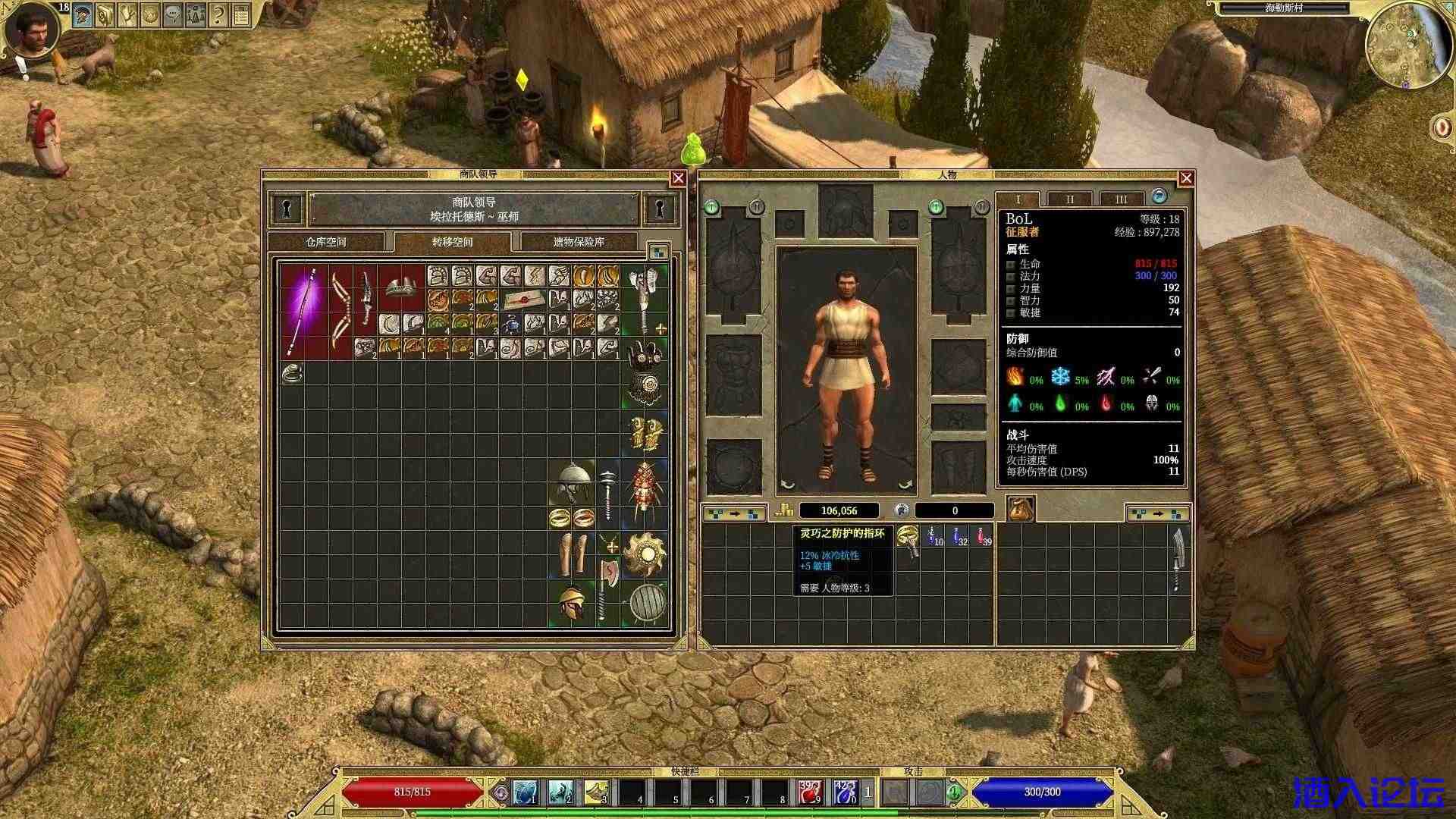Viewport: 1456px width, 819px height.
Task: Select the 转移空间 transfer tab
Action: [453, 242]
